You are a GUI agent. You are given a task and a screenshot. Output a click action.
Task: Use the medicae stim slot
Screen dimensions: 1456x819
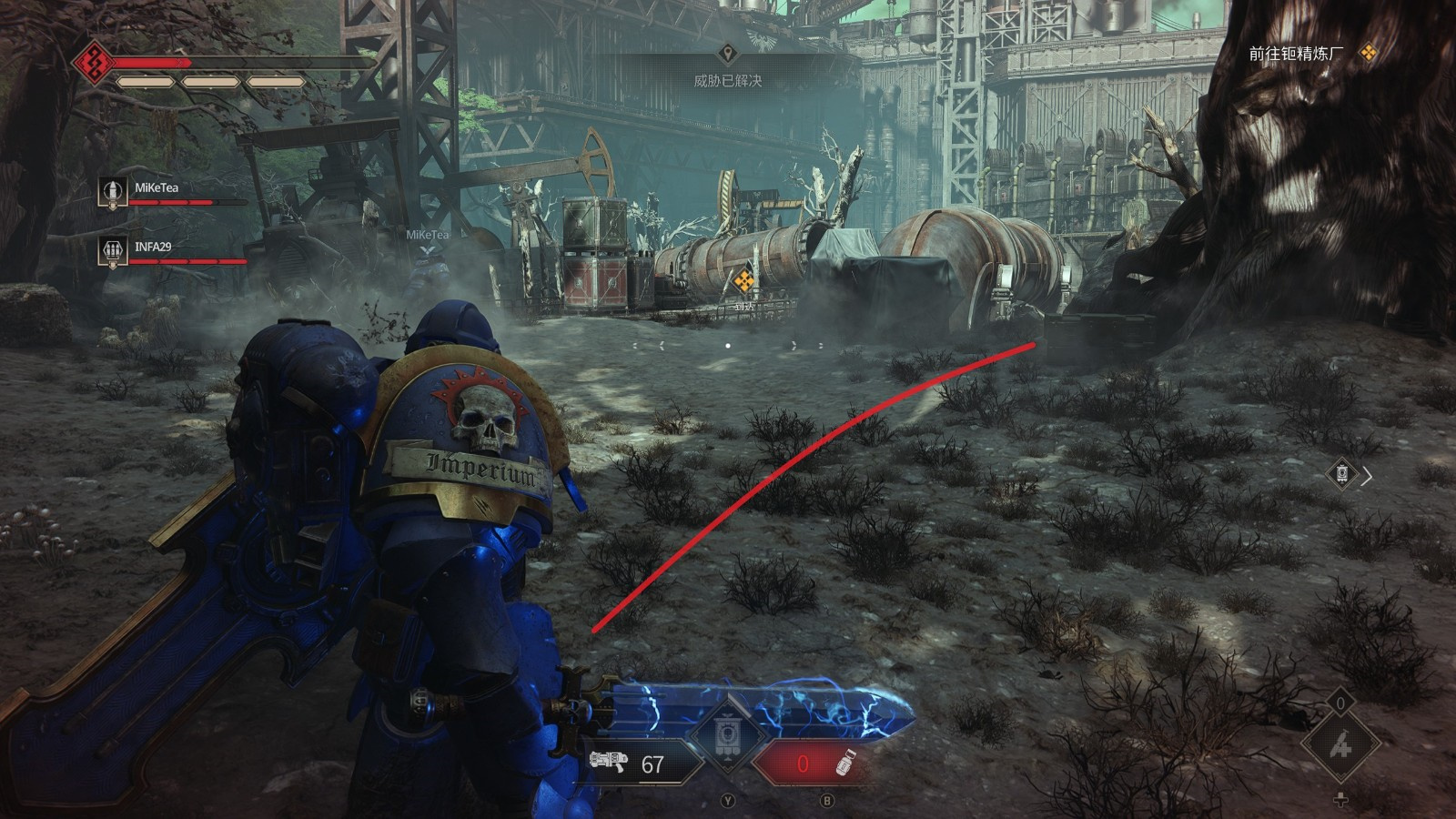pyautogui.click(x=1340, y=746)
